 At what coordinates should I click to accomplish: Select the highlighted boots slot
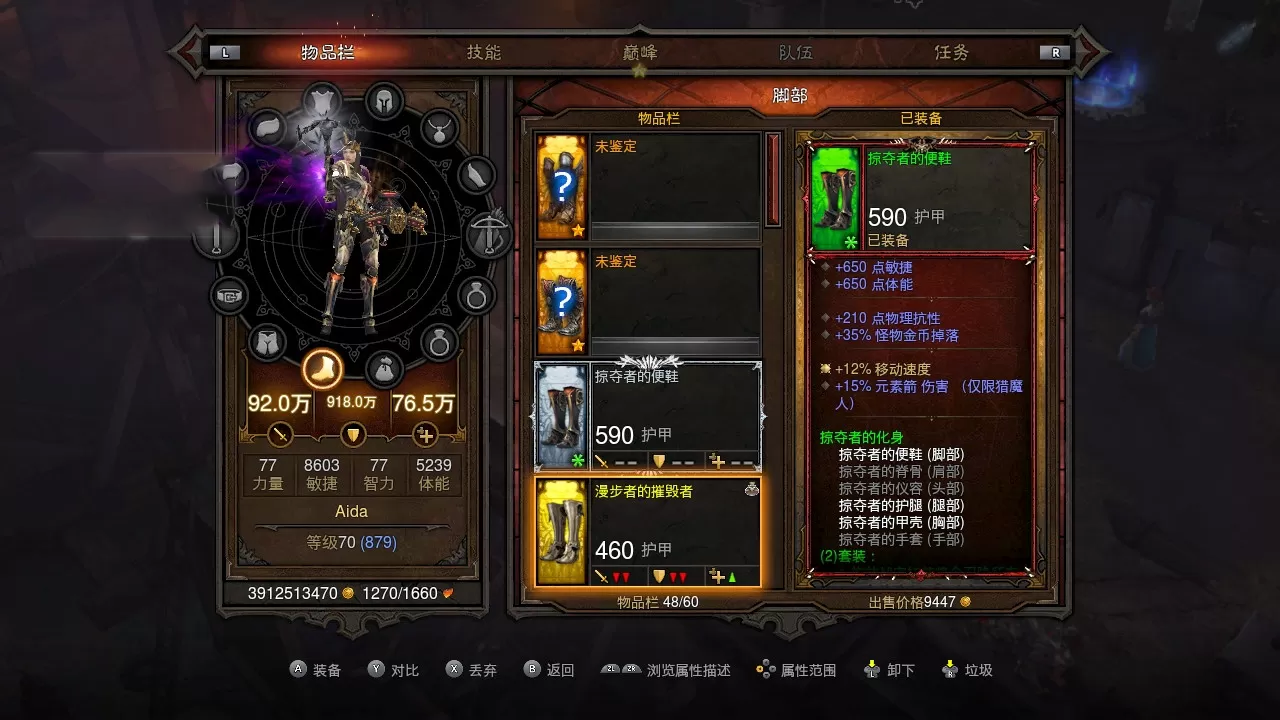click(322, 369)
